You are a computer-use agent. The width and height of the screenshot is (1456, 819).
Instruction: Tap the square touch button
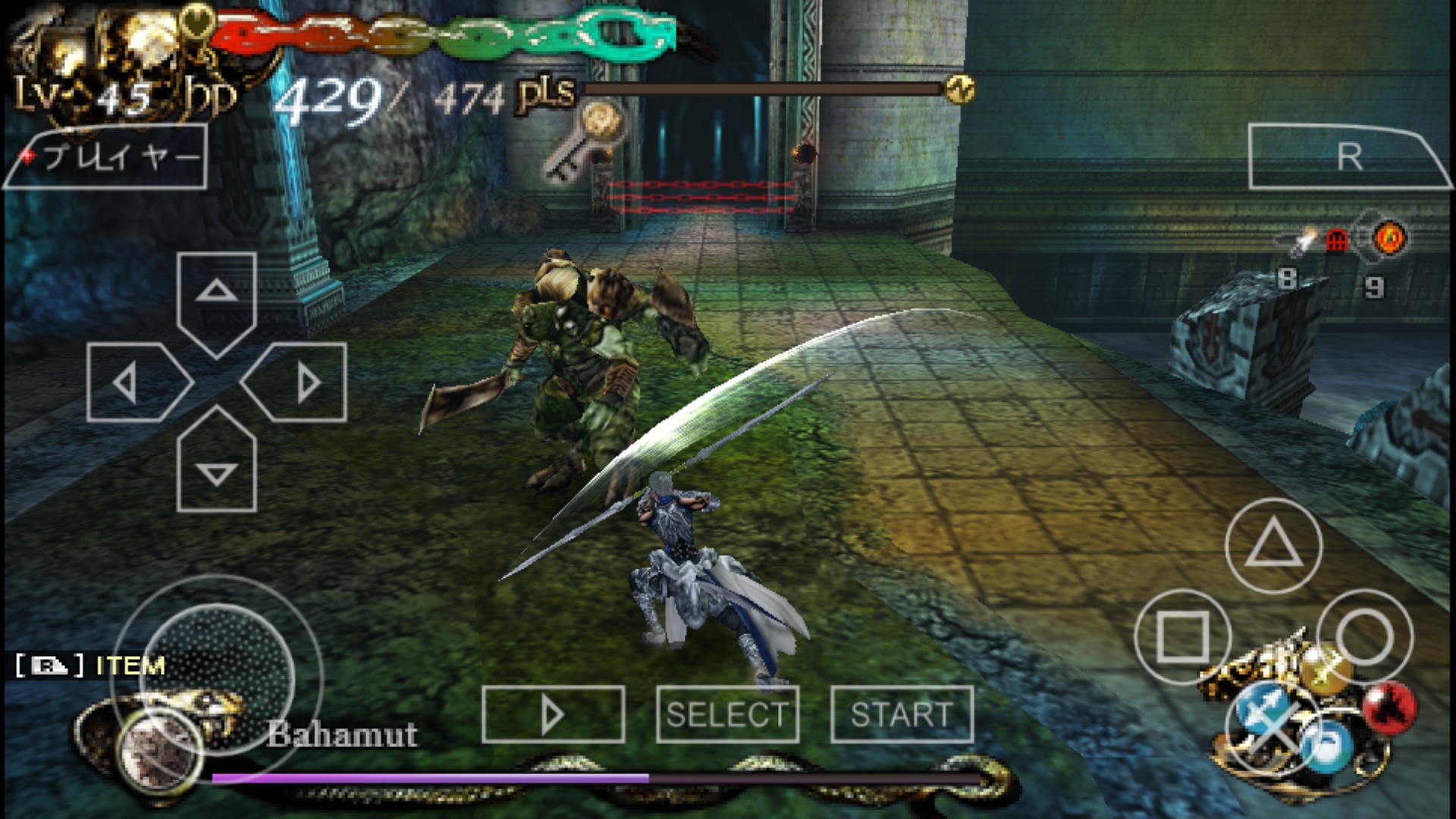click(1182, 636)
